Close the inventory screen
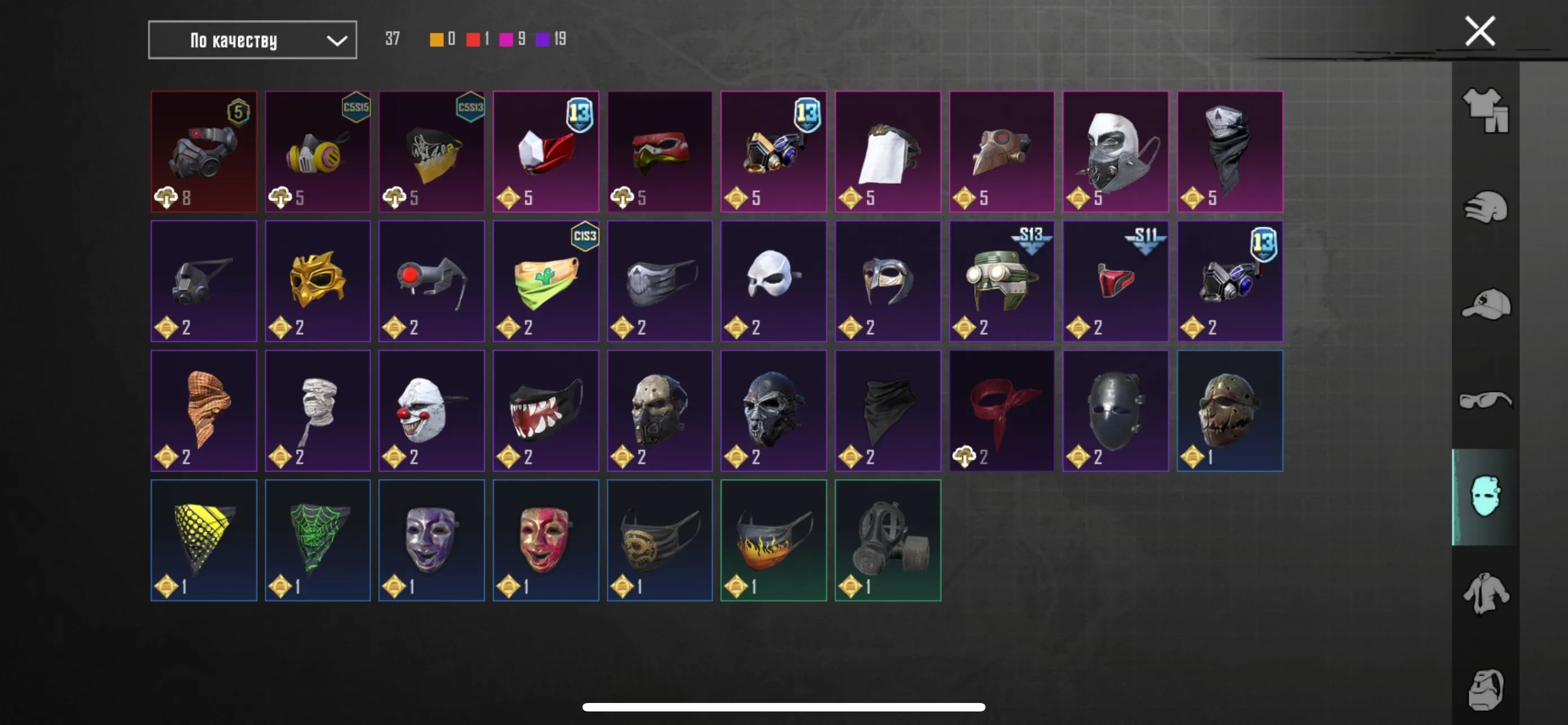This screenshot has width=1568, height=725. tap(1479, 30)
